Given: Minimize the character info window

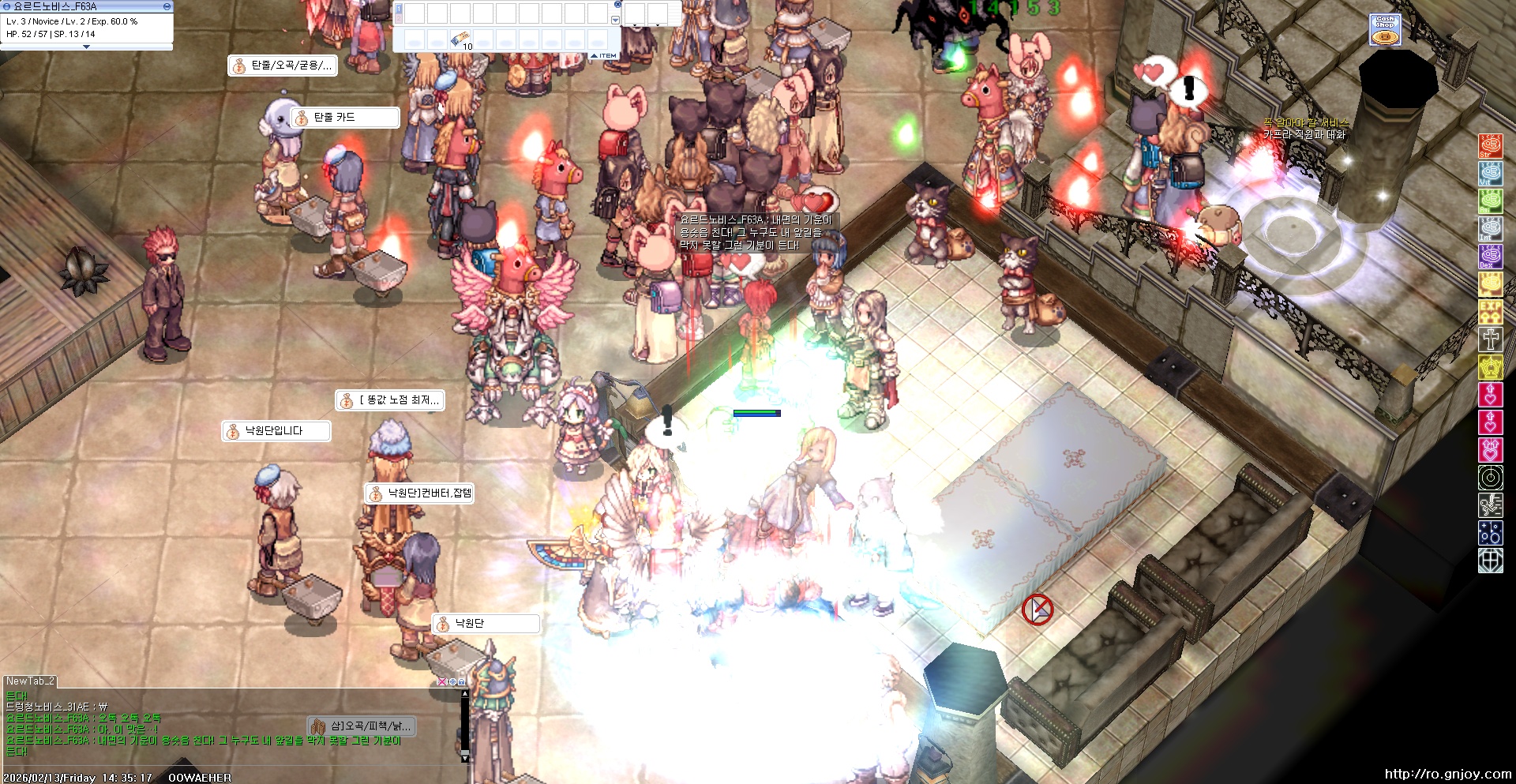Looking at the screenshot, I should click(167, 6).
